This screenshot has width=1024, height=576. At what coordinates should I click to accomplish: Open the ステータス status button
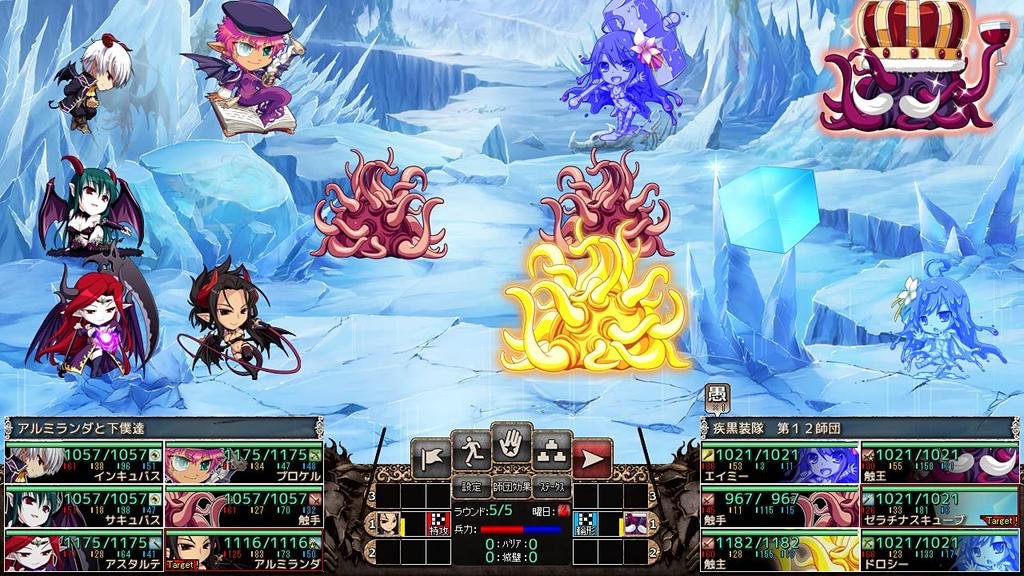551,488
